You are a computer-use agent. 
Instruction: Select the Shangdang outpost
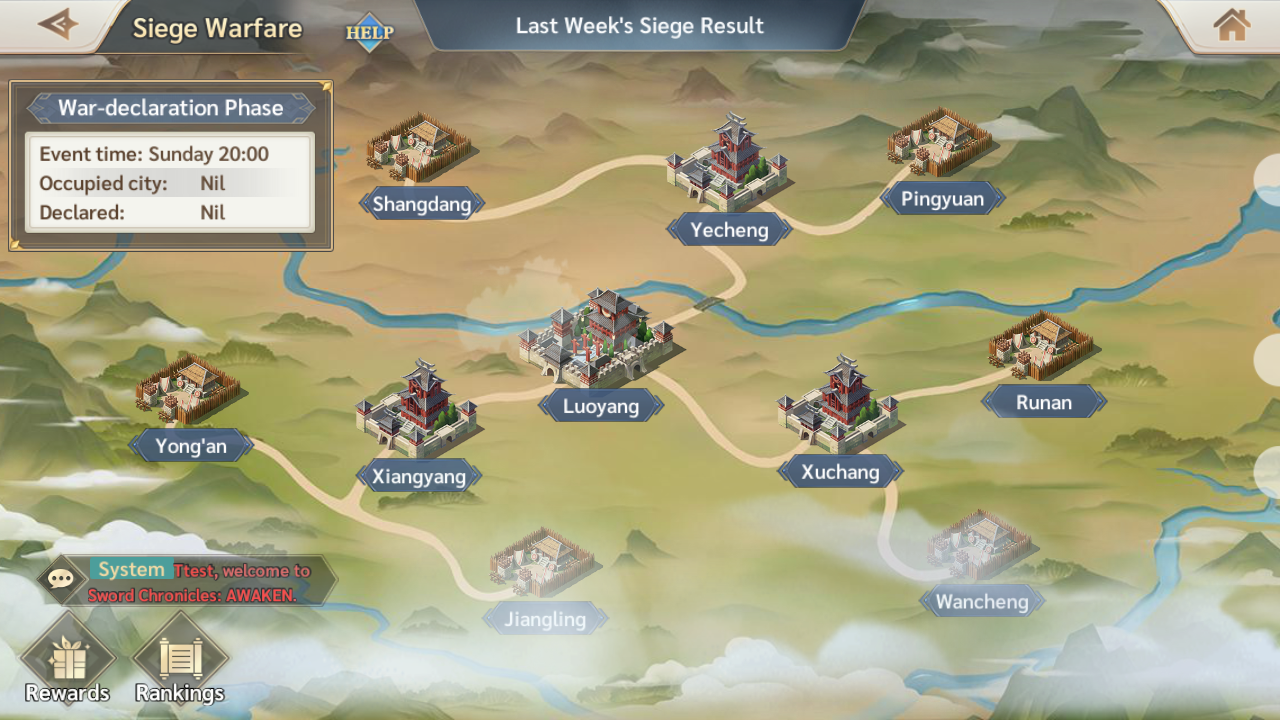tap(420, 150)
